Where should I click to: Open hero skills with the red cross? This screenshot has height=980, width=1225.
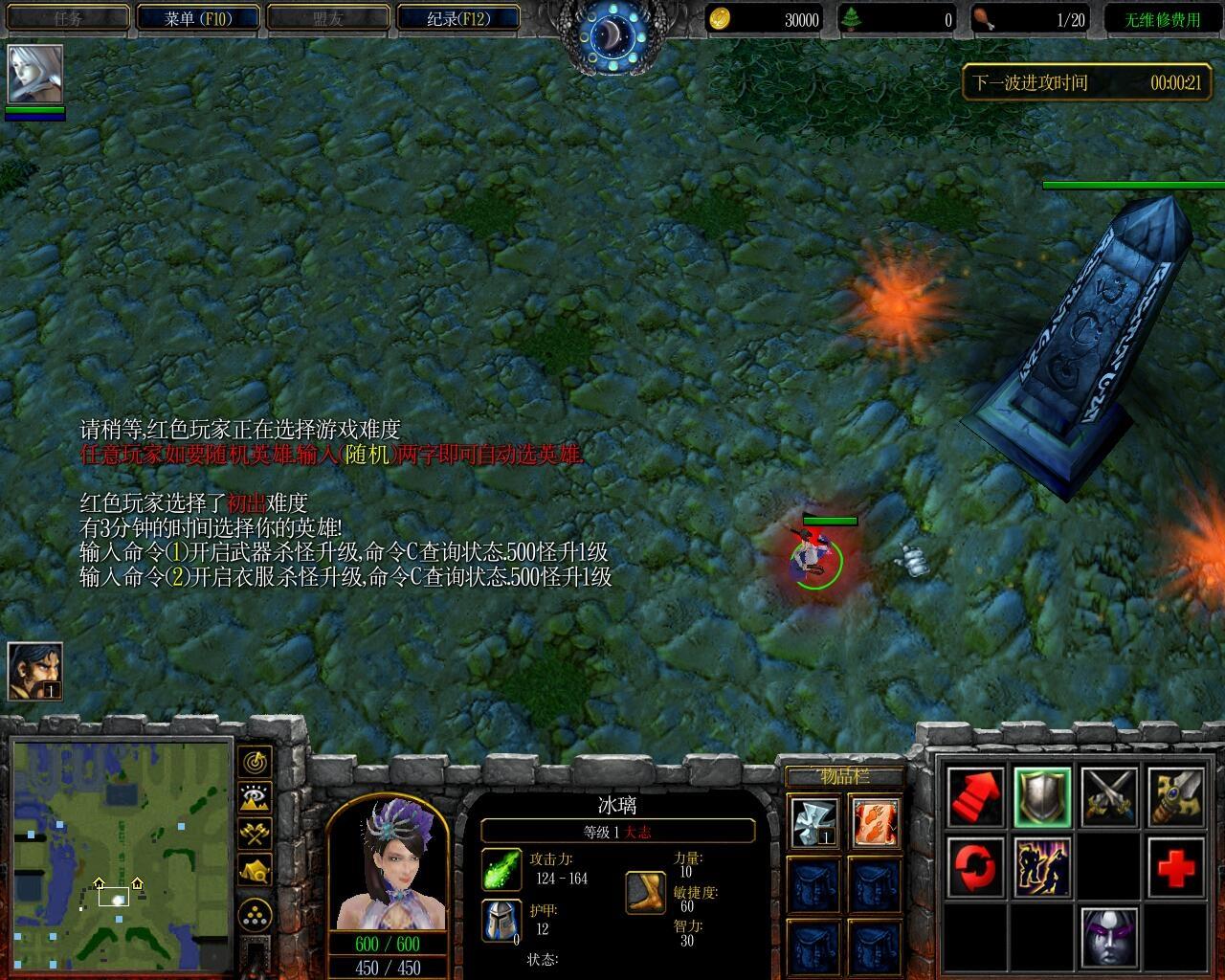(x=1175, y=867)
